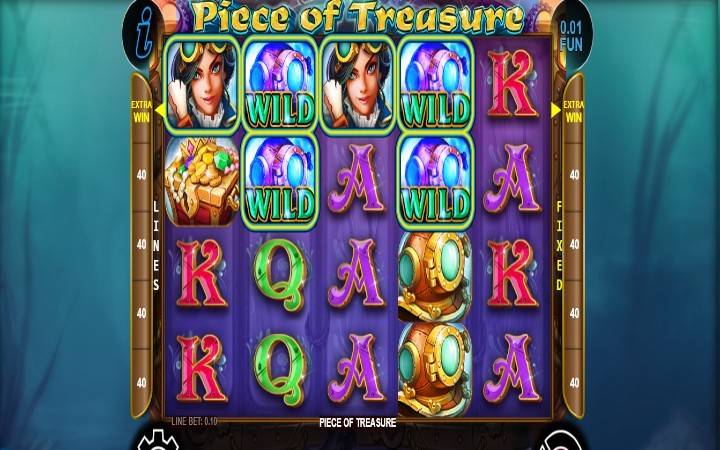
Task: Open the gear settings menu
Action: point(153,442)
